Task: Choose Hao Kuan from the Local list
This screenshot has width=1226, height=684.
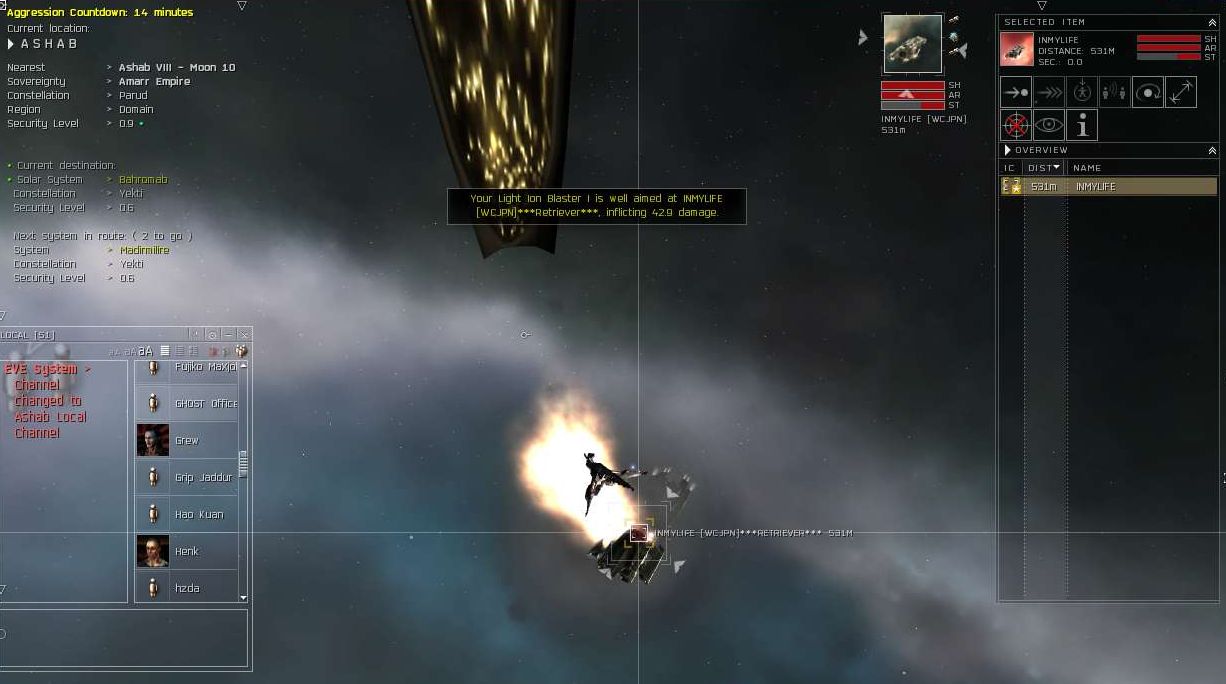Action: (x=199, y=514)
